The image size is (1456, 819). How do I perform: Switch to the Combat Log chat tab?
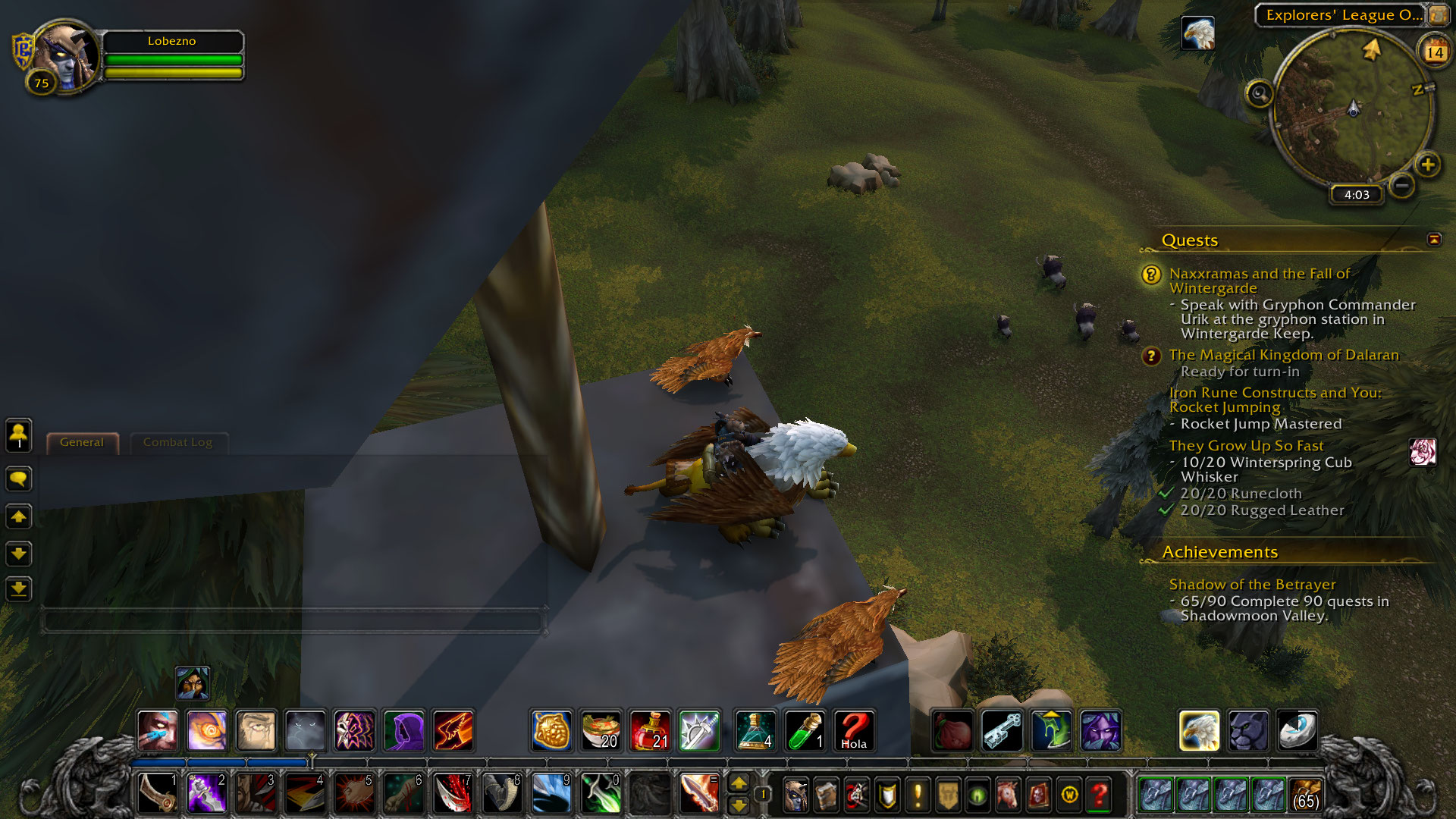click(177, 442)
